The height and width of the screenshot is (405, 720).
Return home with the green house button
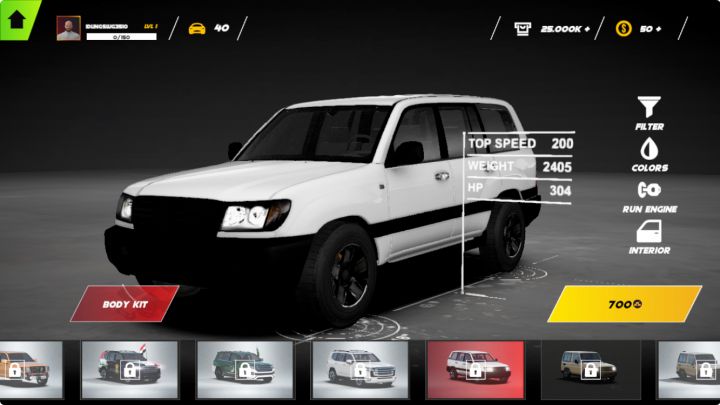[17, 18]
